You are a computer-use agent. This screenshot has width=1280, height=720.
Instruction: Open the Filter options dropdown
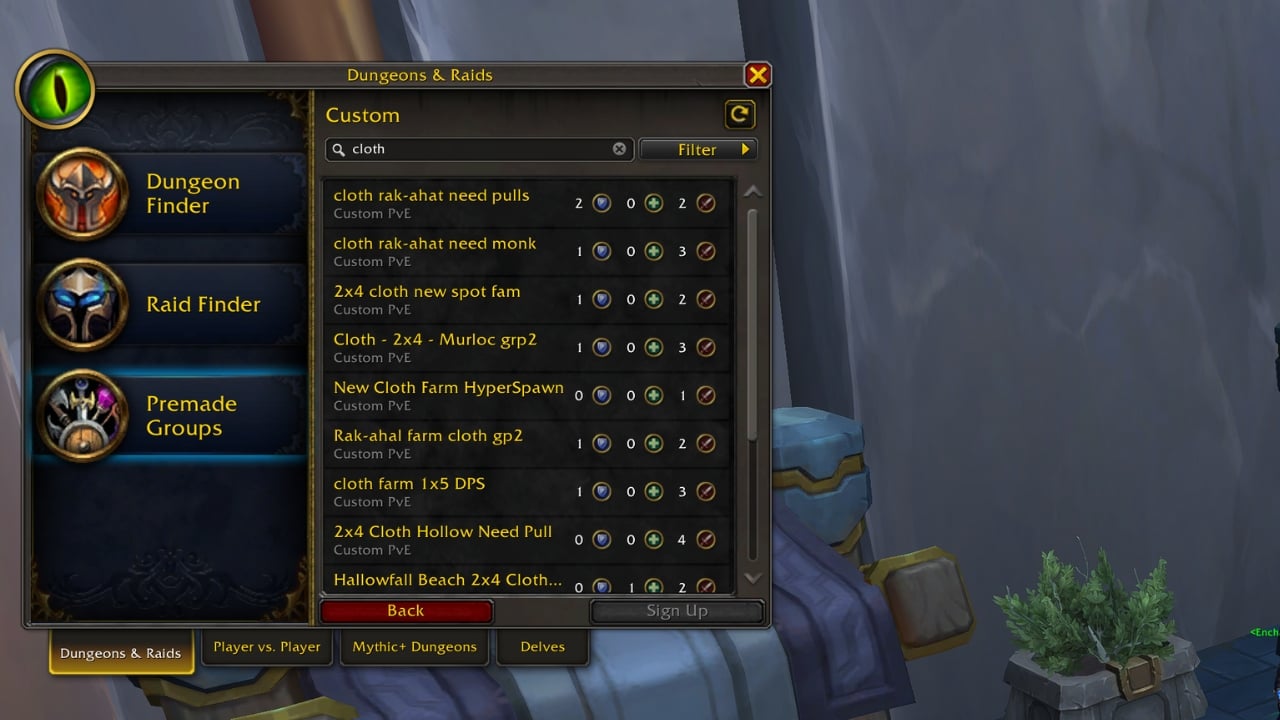698,149
